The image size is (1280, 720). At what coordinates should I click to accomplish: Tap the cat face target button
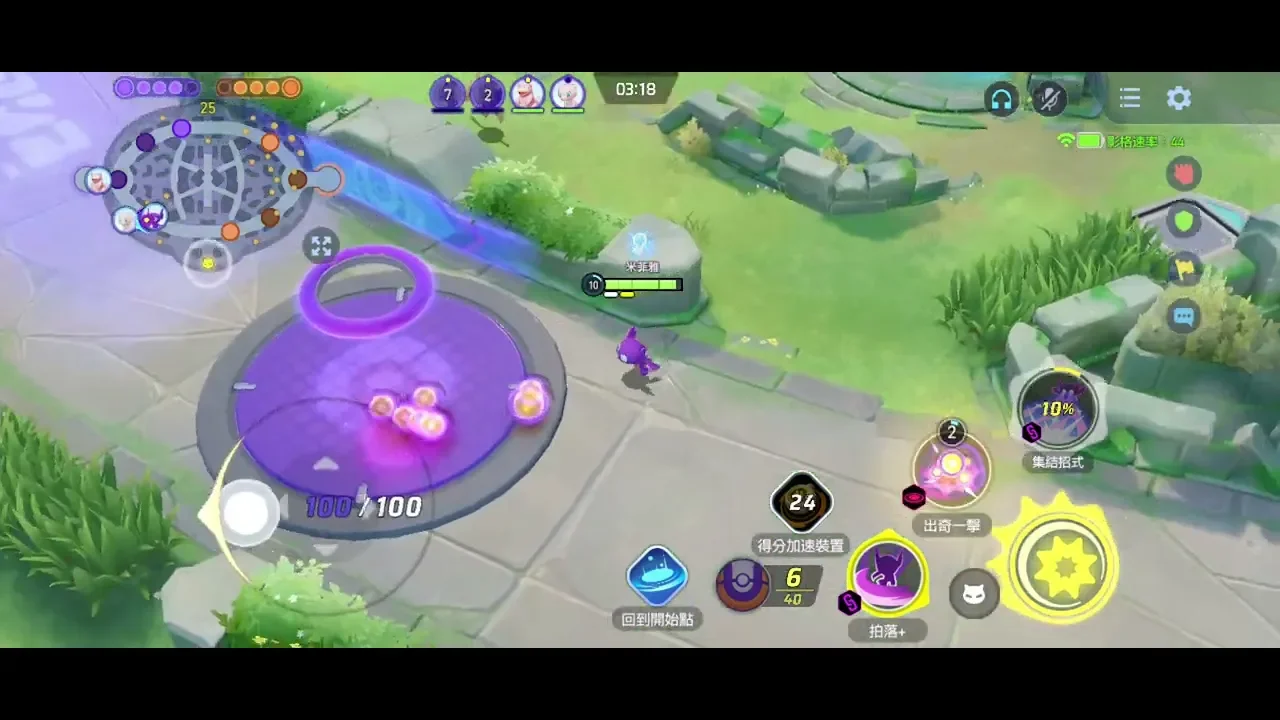click(x=973, y=594)
